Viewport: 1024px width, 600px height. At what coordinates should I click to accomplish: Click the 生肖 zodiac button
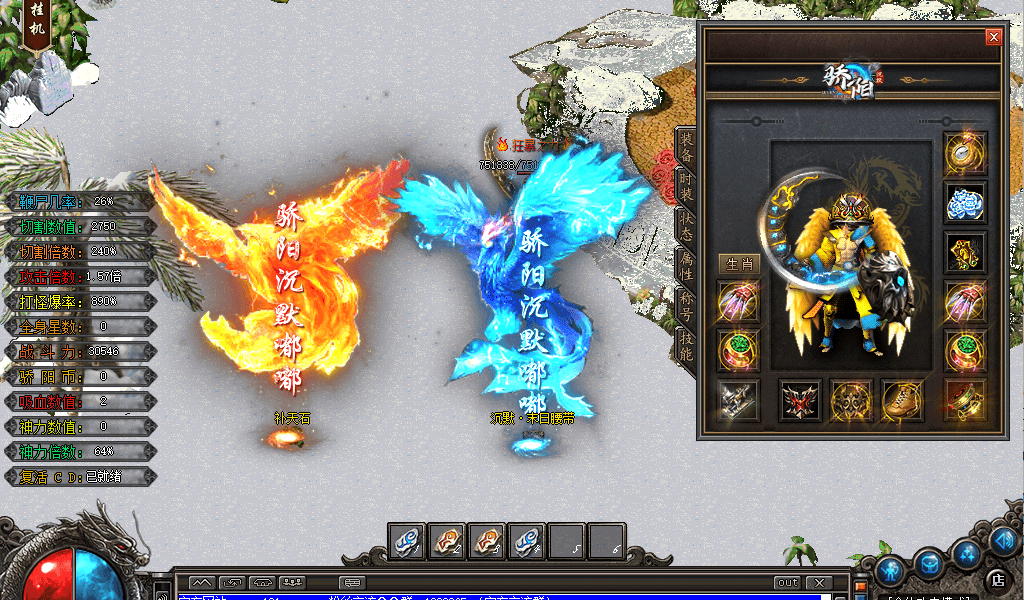point(738,264)
